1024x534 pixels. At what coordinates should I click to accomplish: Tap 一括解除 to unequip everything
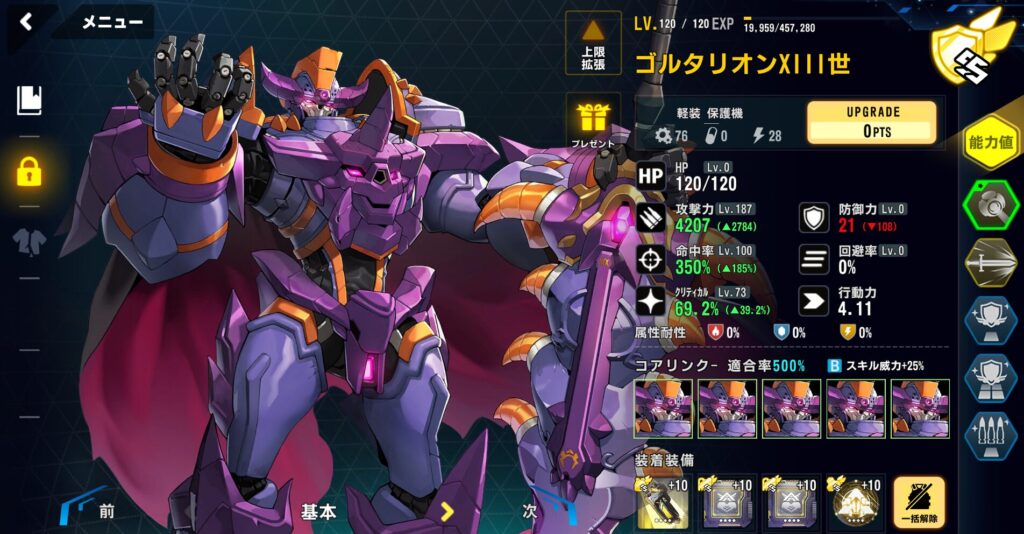click(x=919, y=502)
